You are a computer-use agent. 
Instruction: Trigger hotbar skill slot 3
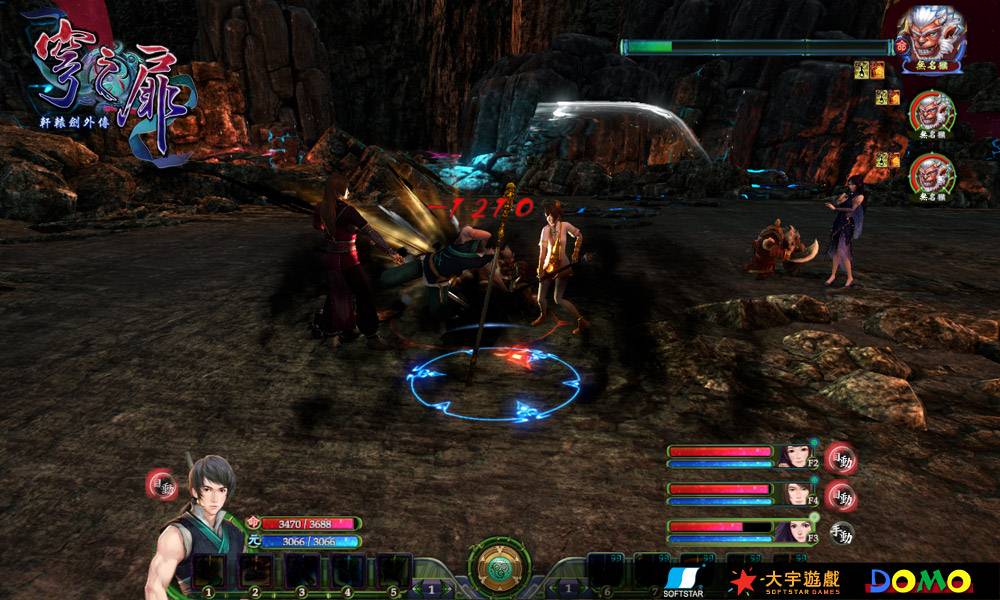point(302,571)
